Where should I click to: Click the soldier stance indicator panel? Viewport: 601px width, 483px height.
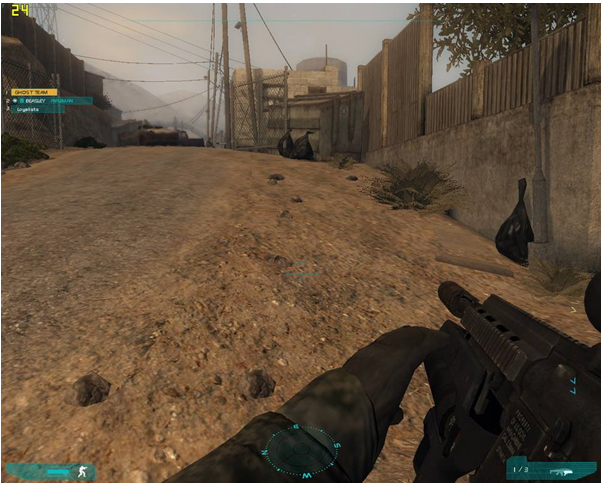[x=50, y=470]
